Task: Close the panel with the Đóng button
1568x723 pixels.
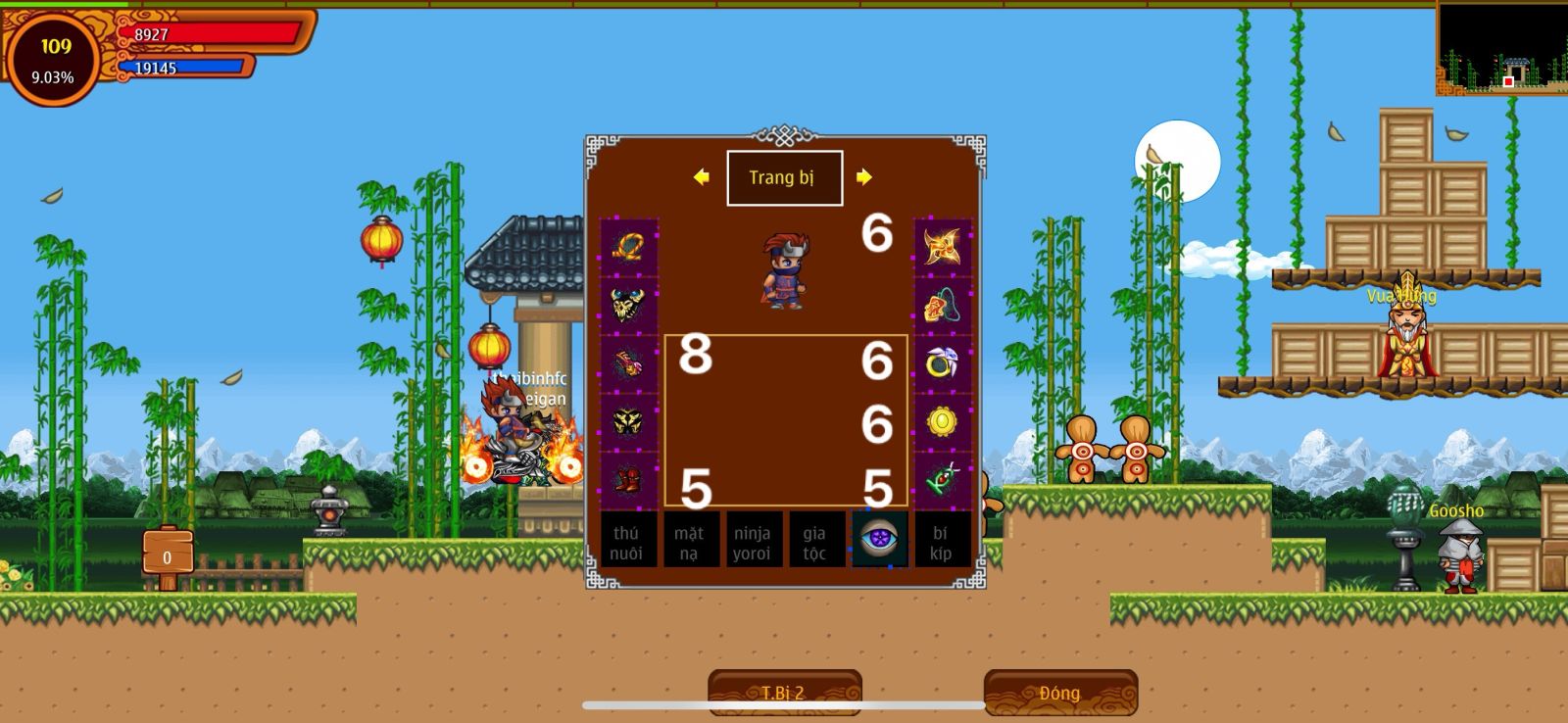Action: coord(1060,693)
